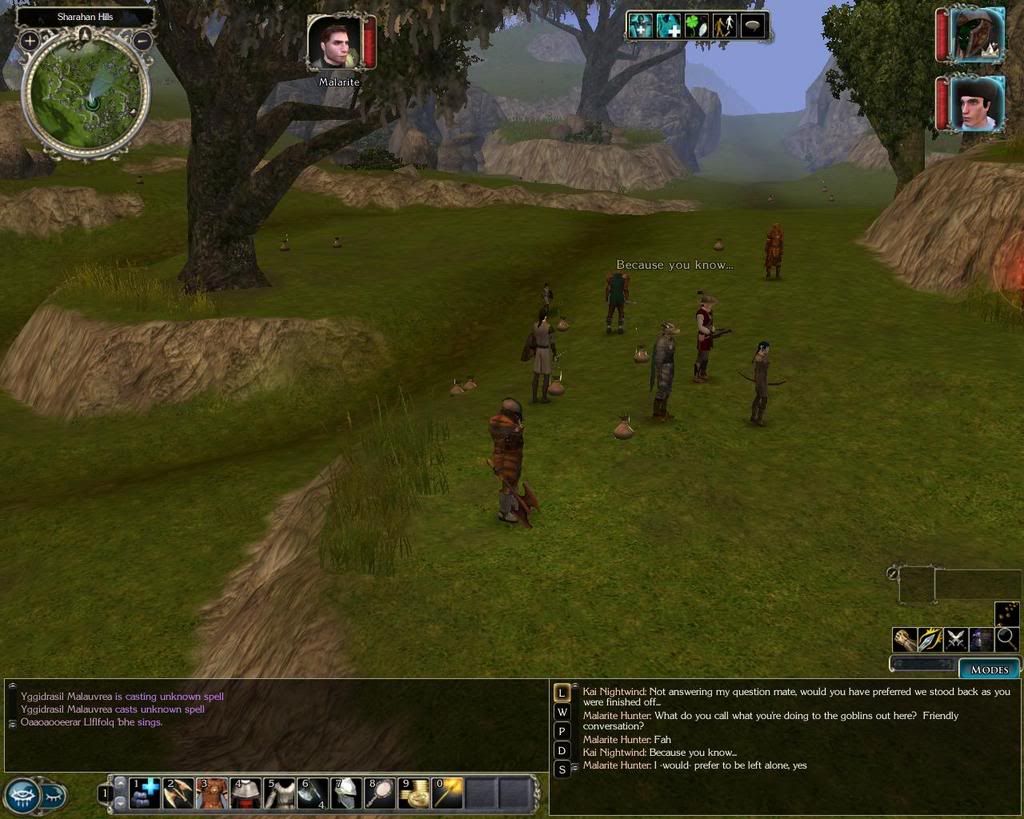The image size is (1024, 819).
Task: Click the Sharahan Hills minimap
Action: click(85, 94)
